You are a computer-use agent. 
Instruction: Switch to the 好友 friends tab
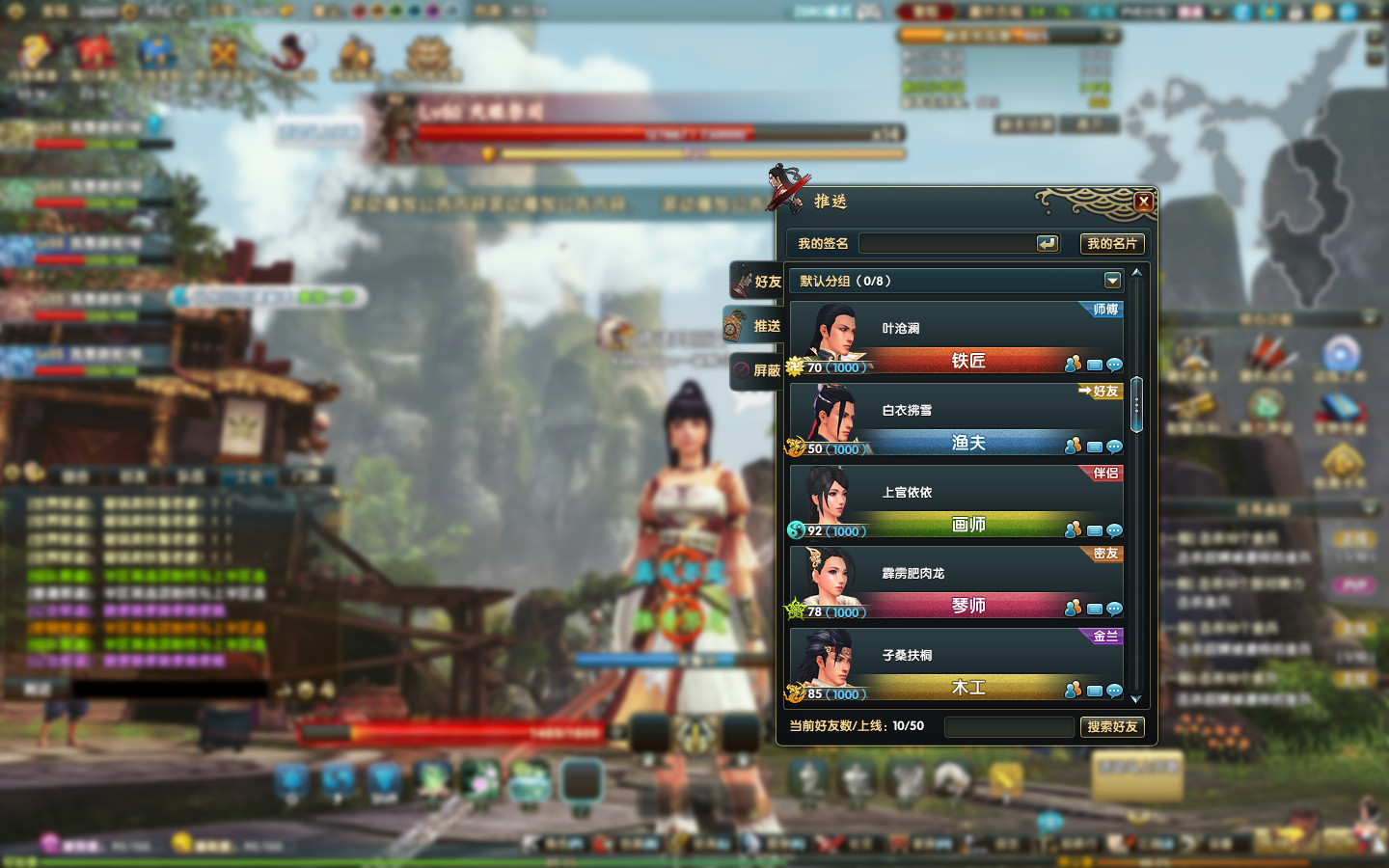click(x=756, y=282)
